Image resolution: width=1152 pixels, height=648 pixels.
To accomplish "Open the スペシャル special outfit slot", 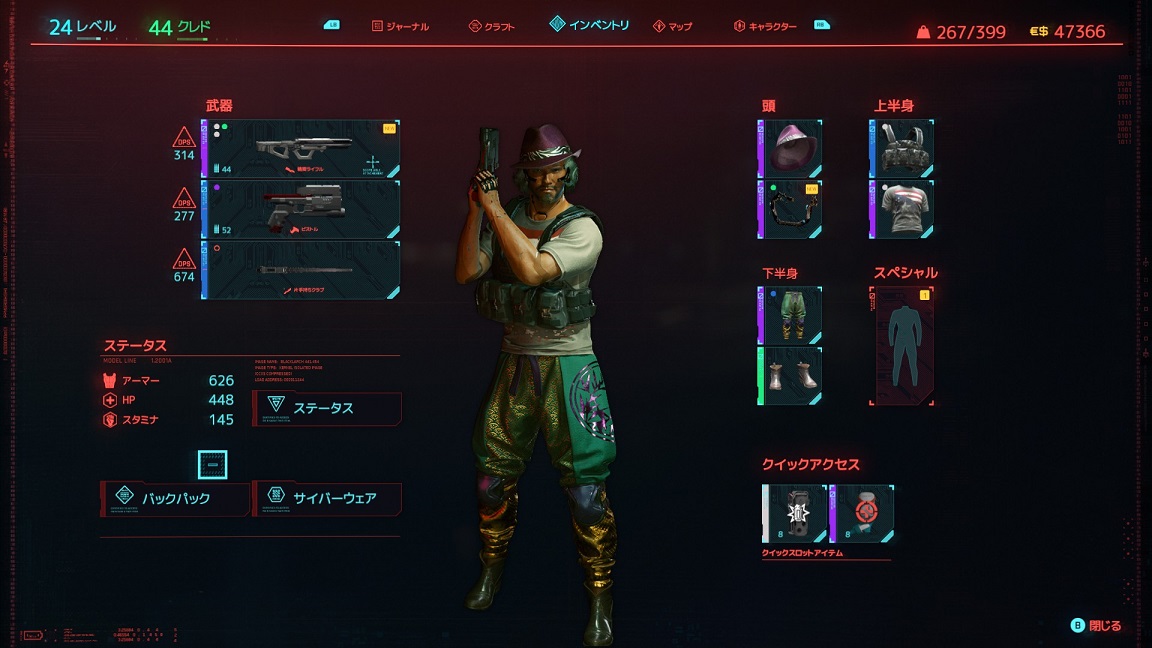I will point(902,345).
